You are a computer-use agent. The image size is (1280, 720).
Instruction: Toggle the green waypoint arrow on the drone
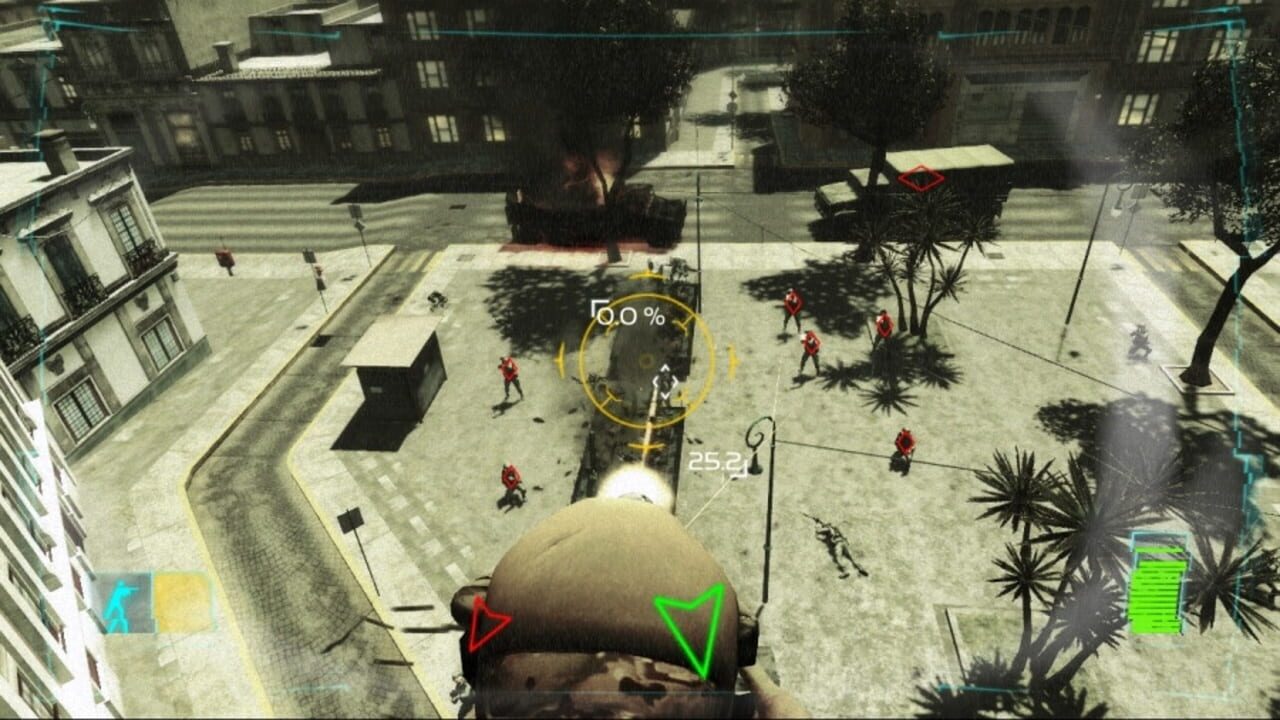point(690,622)
